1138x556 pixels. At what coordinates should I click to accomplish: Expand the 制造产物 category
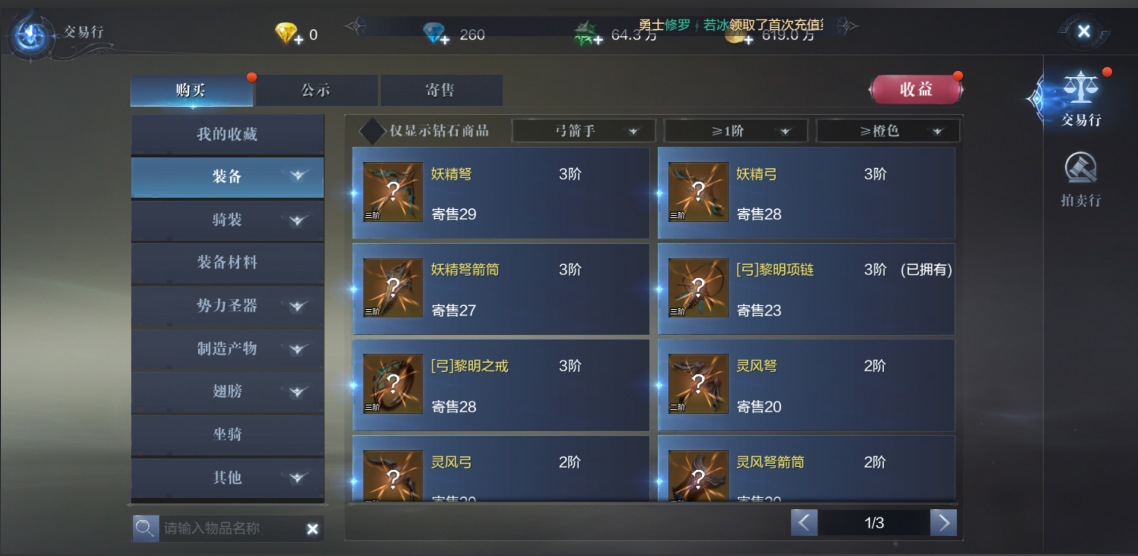(x=227, y=349)
